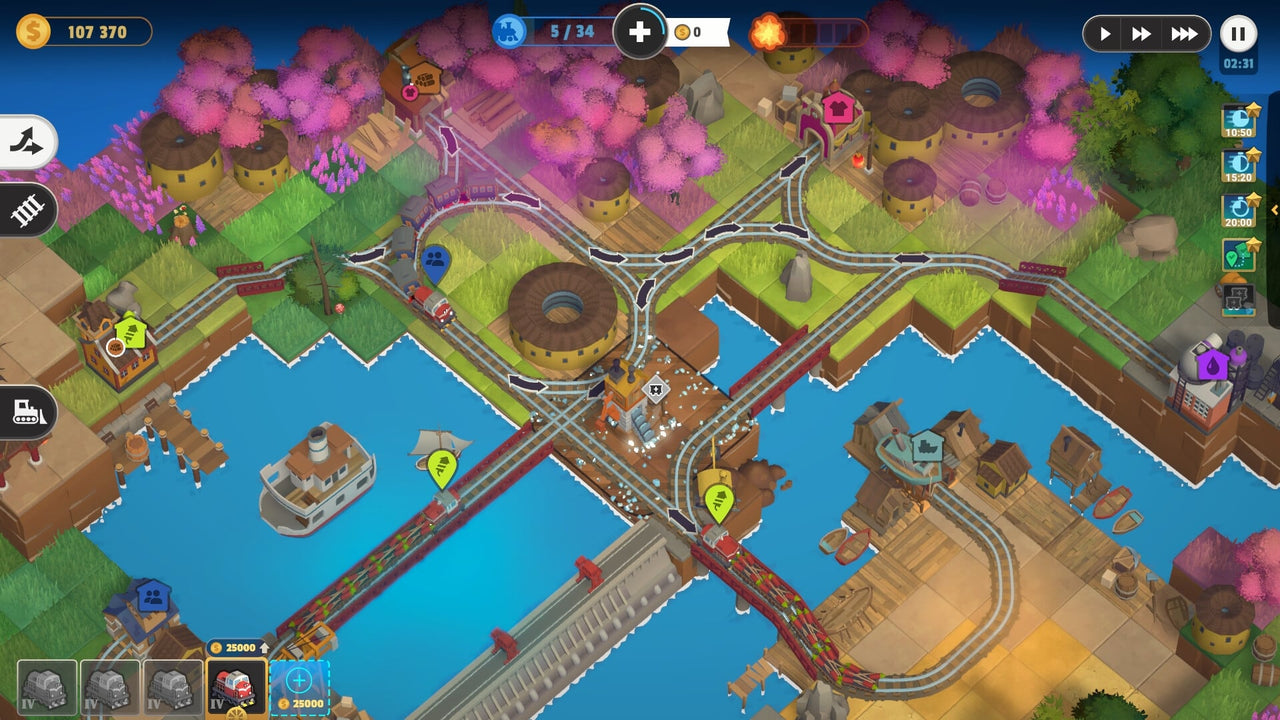
Task: Click the locomotive counter showing 5/34
Action: (555, 32)
